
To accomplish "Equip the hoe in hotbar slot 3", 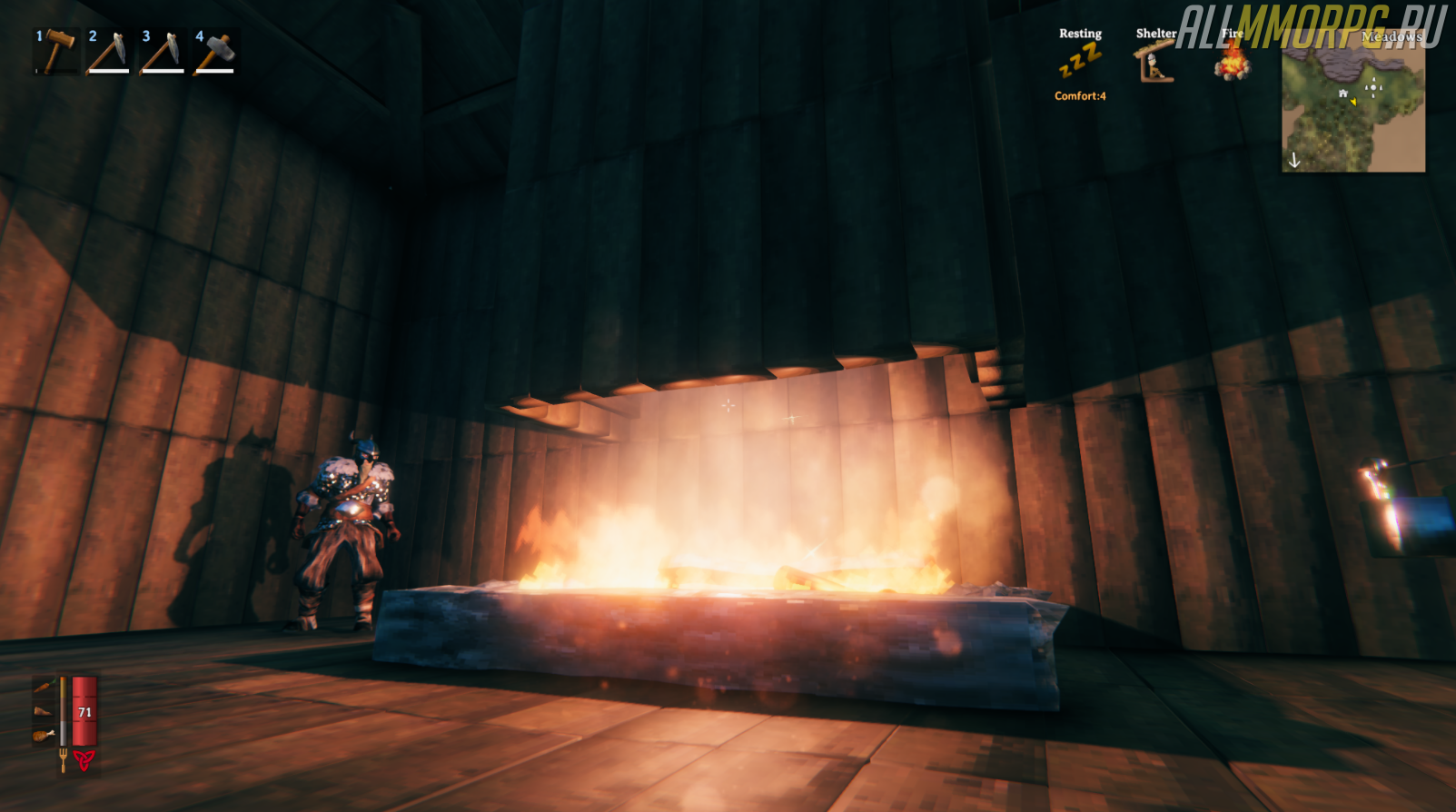I will point(163,52).
